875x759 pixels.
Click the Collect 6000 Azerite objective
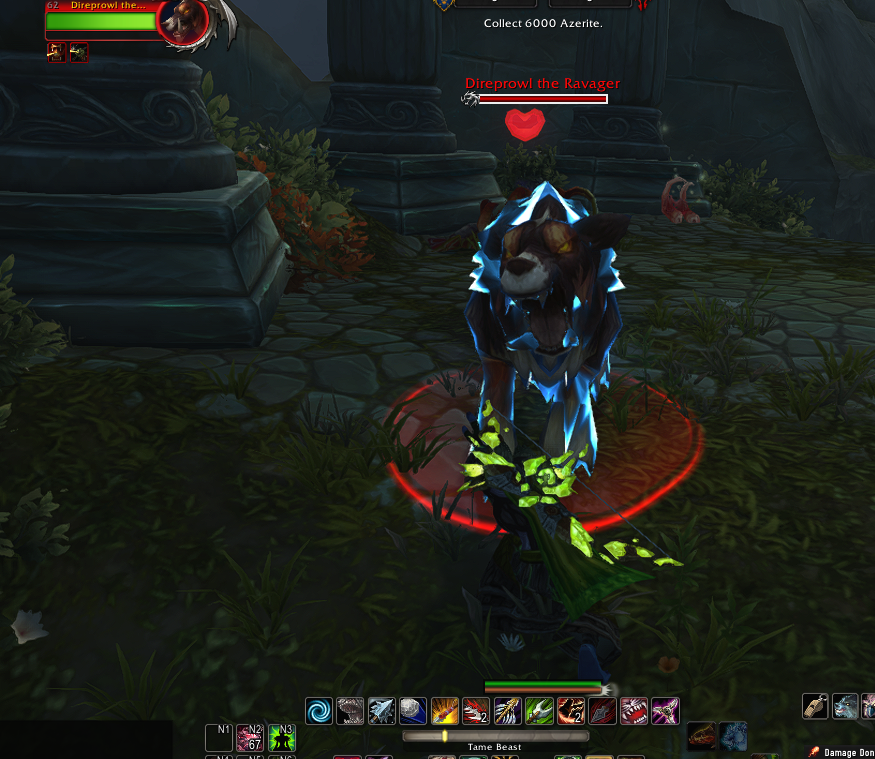pos(543,23)
